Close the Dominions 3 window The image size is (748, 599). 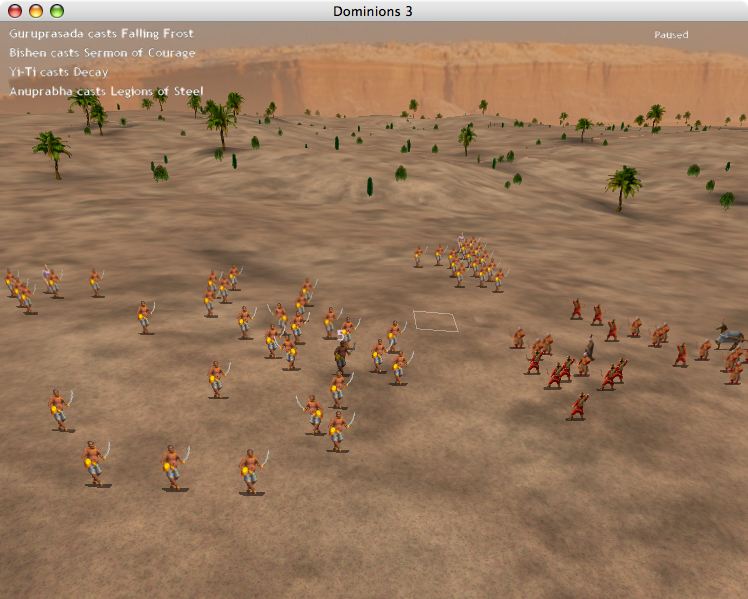(15, 11)
